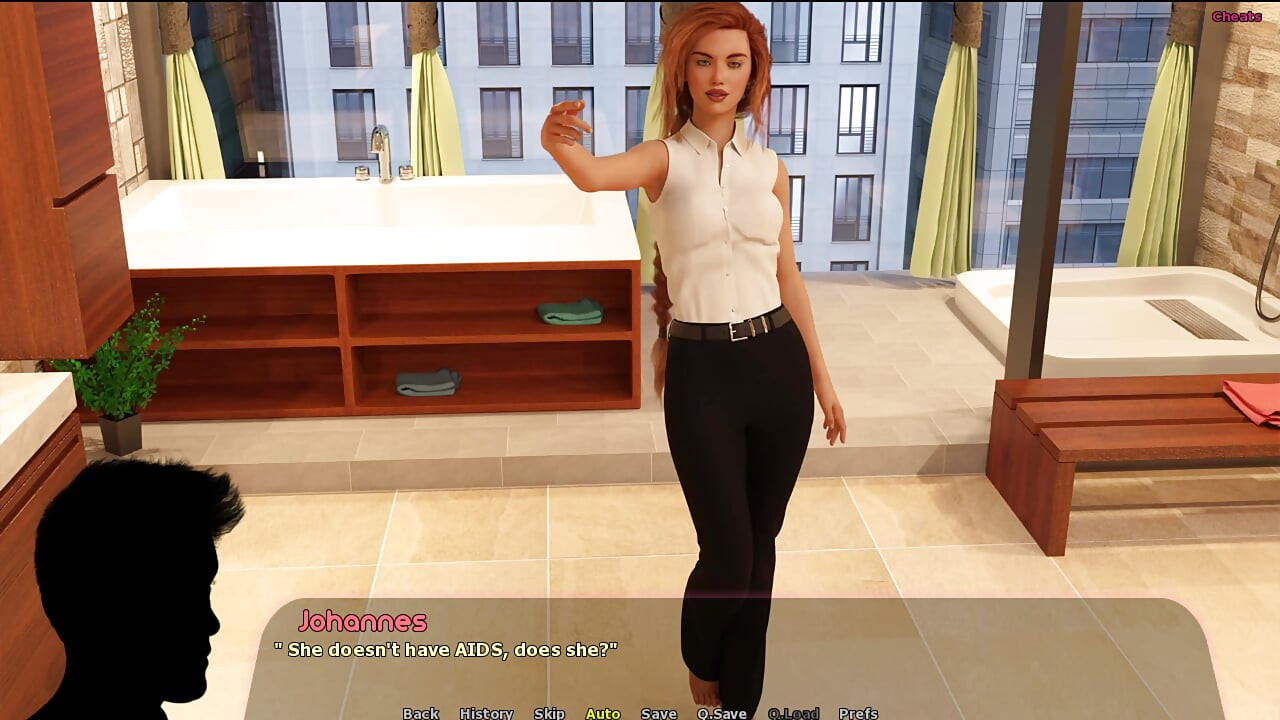Open the dialogue History log
Screen dimensions: 1280x720
tap(486, 713)
